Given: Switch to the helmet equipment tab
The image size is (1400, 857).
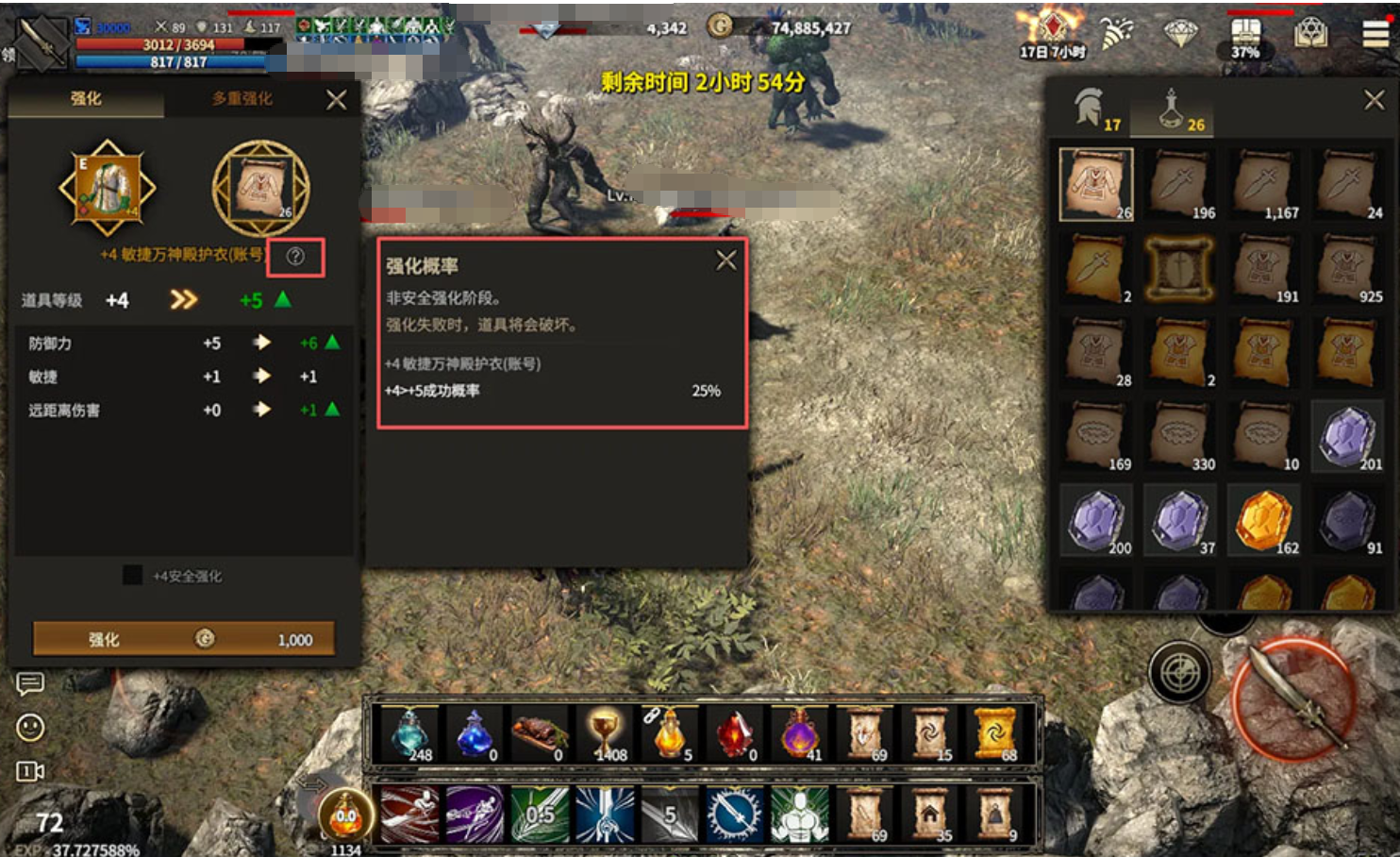Looking at the screenshot, I should pyautogui.click(x=1092, y=109).
